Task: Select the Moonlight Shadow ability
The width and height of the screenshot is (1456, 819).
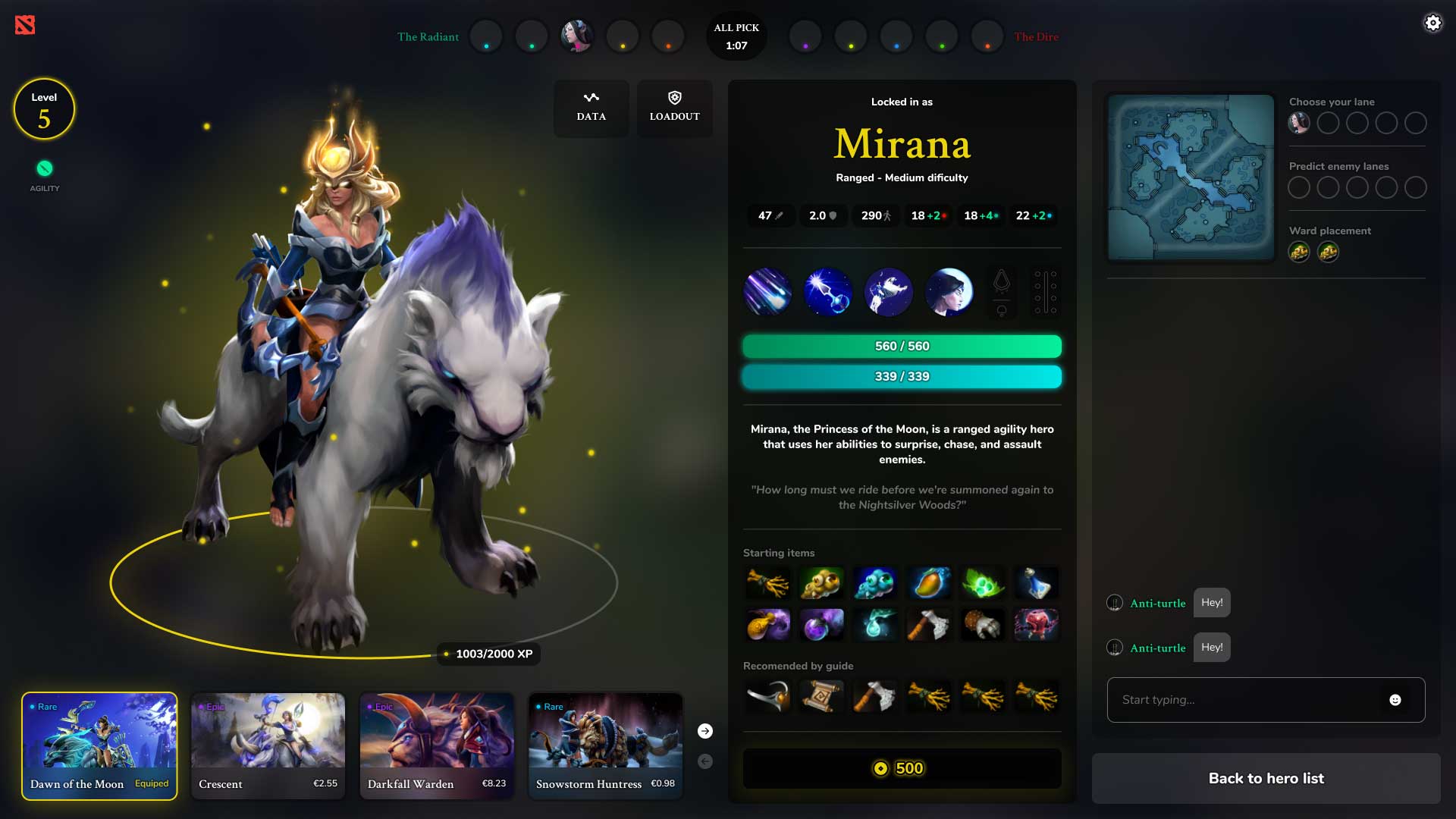Action: [949, 292]
